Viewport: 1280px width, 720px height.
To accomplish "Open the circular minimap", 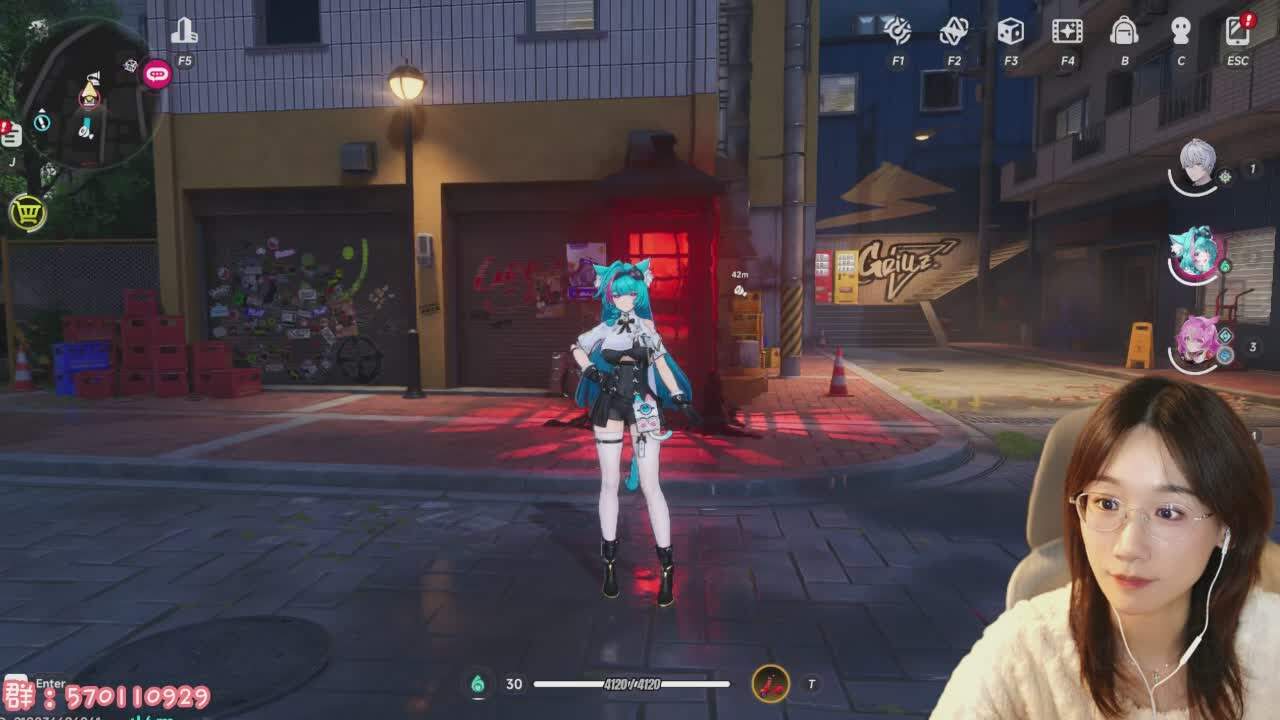I will (88, 100).
